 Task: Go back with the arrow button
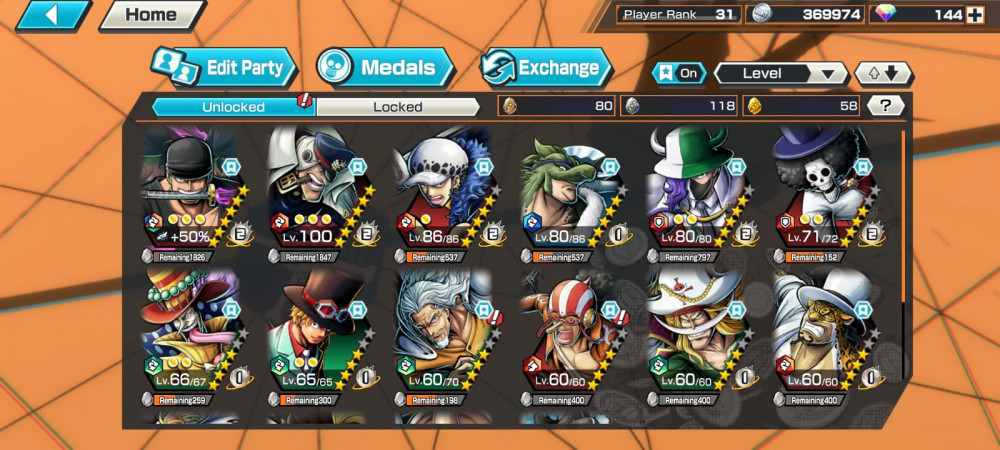point(52,15)
